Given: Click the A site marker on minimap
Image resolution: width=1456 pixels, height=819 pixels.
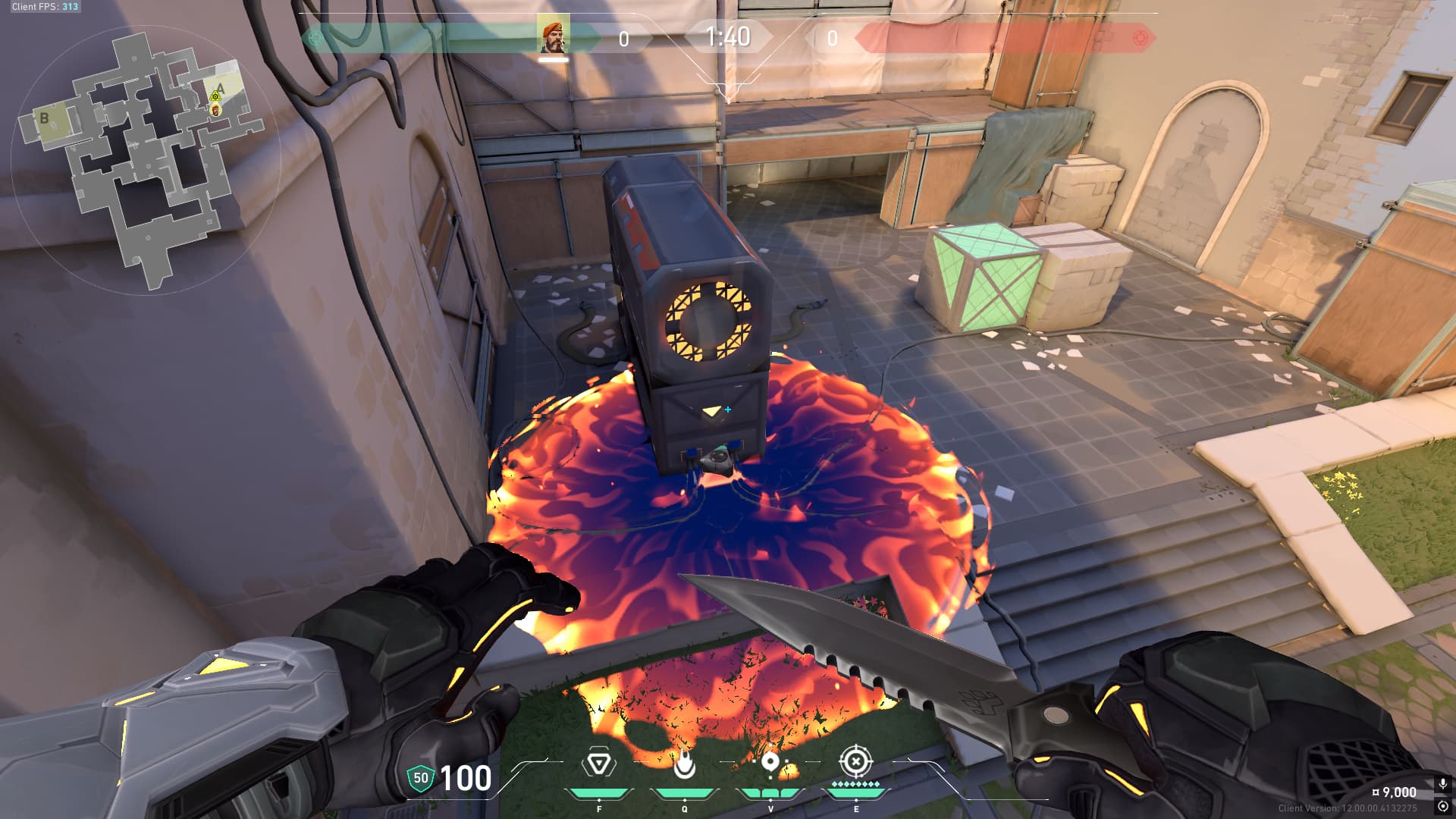Looking at the screenshot, I should pyautogui.click(x=221, y=88).
